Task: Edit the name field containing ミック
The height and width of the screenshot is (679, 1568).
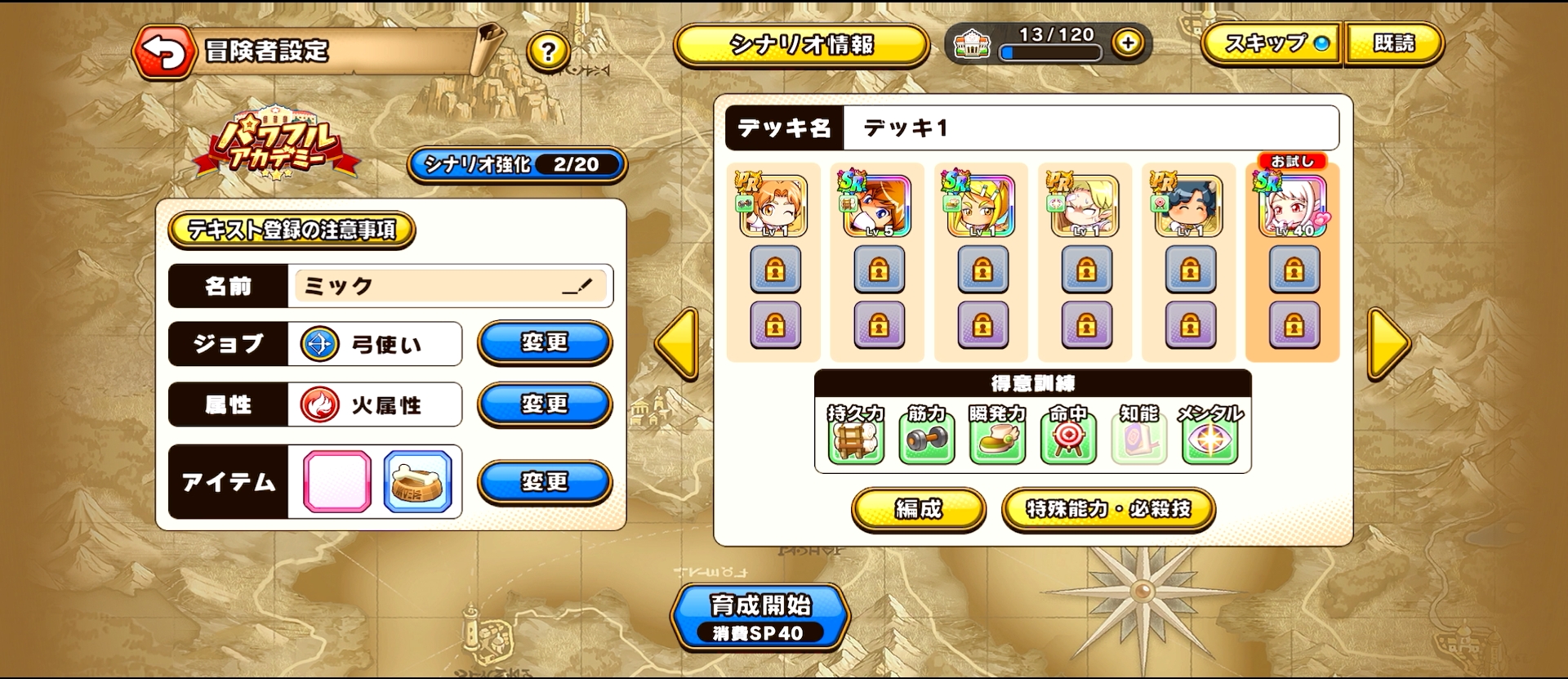Action: point(452,287)
